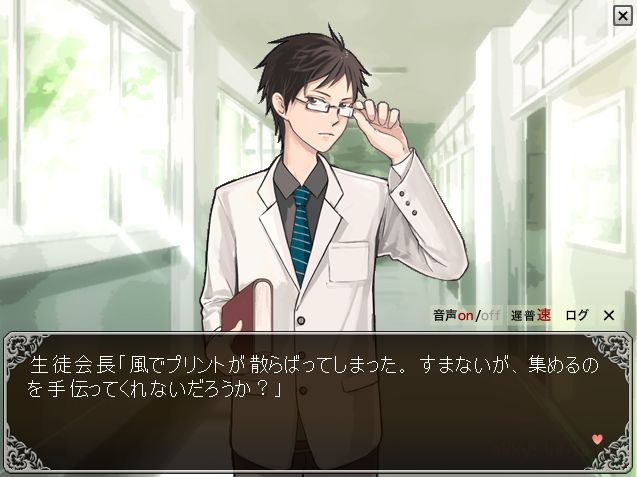The image size is (637, 477).
Task: Set text speed to fast (速)
Action: [544, 315]
